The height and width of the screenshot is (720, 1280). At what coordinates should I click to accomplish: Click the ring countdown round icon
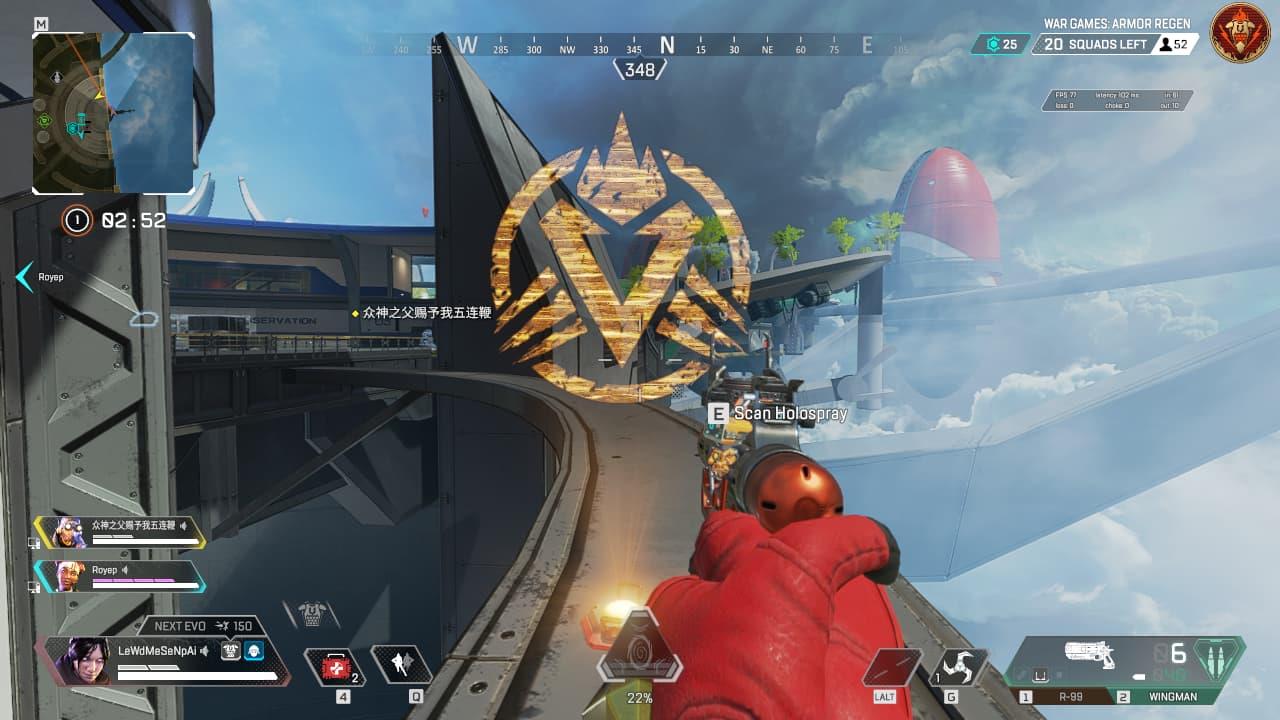[77, 220]
